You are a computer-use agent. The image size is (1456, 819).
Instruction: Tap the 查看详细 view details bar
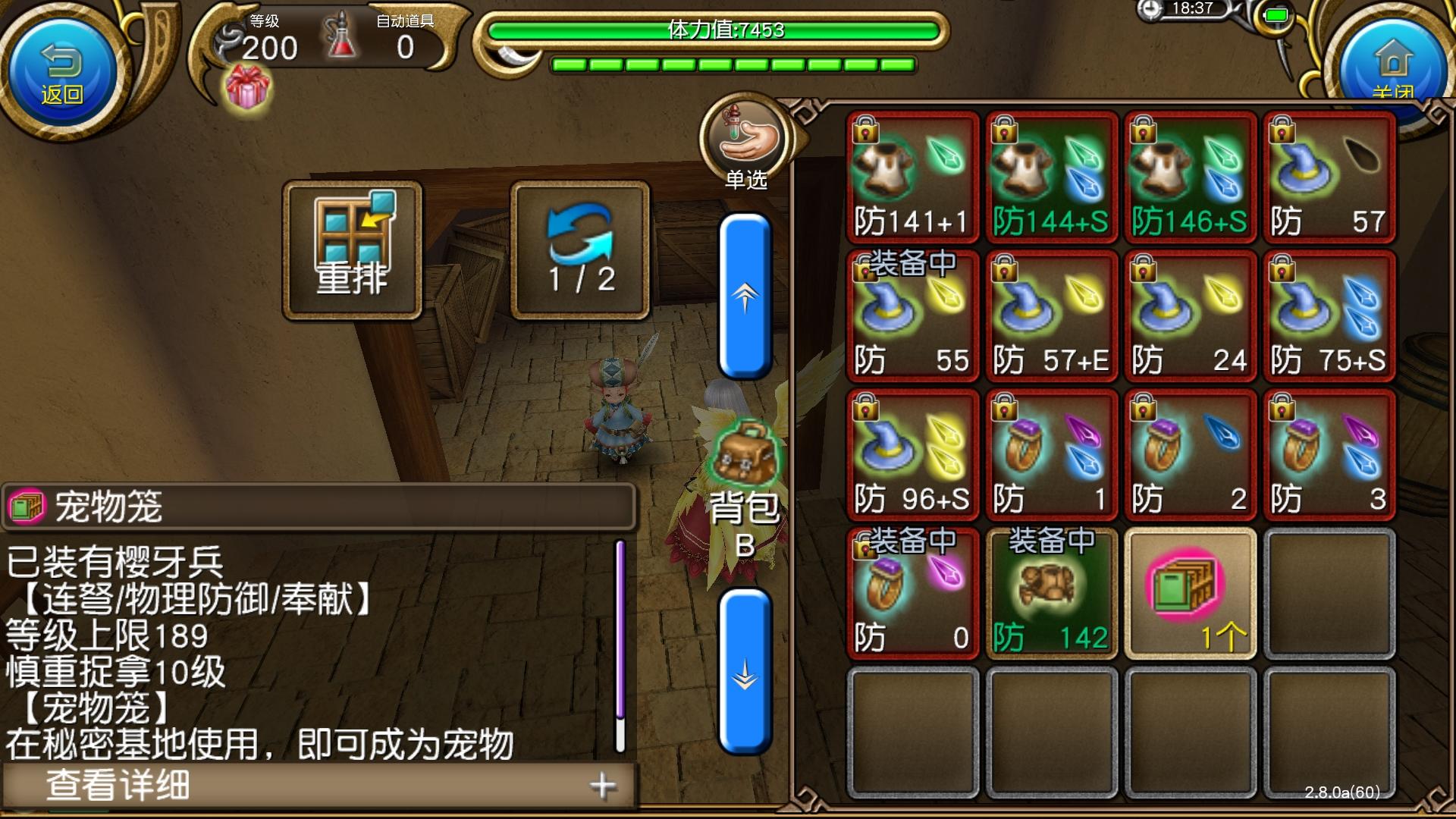click(227, 785)
